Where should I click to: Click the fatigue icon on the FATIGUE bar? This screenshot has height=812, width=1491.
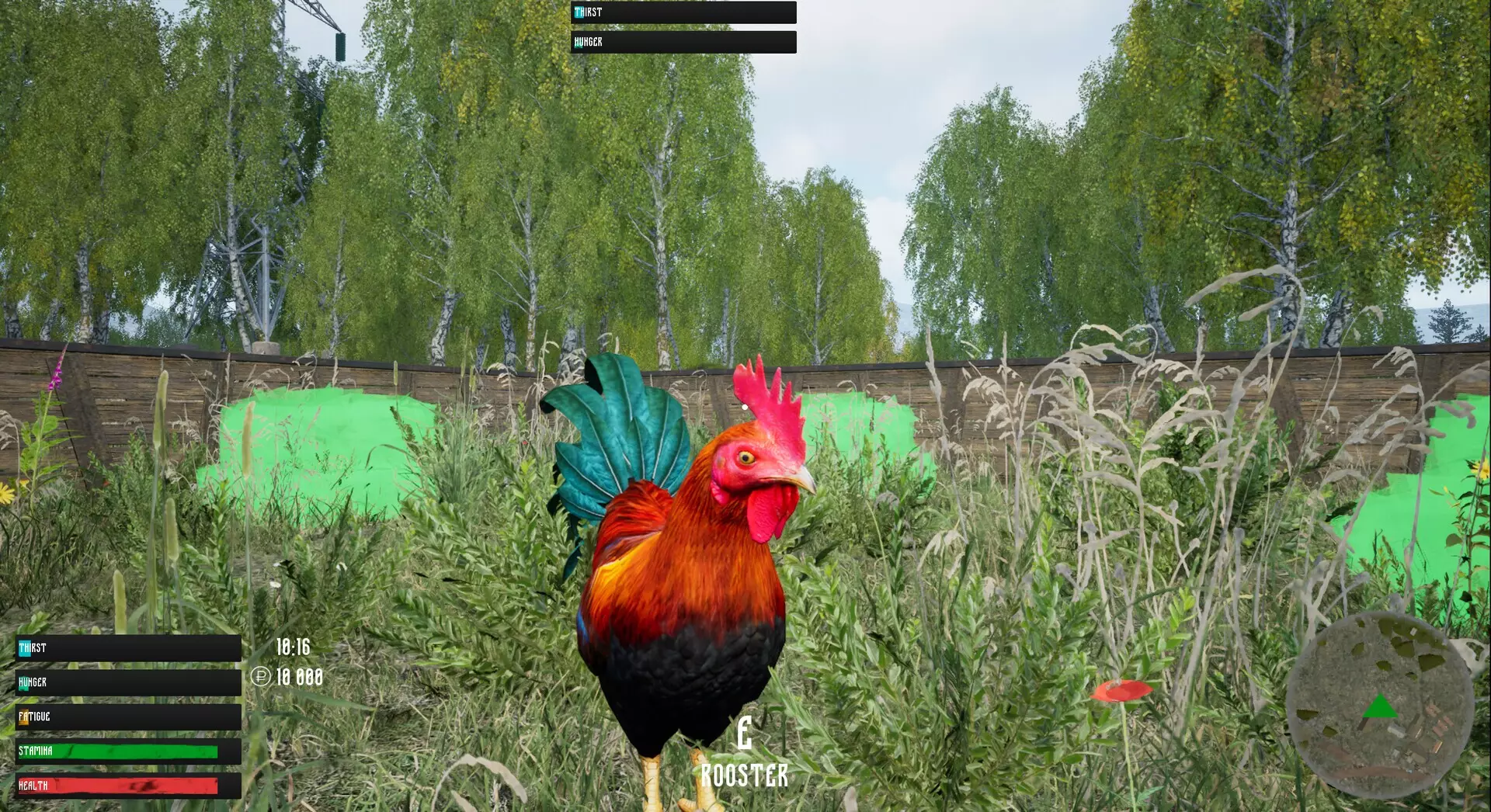(23, 717)
